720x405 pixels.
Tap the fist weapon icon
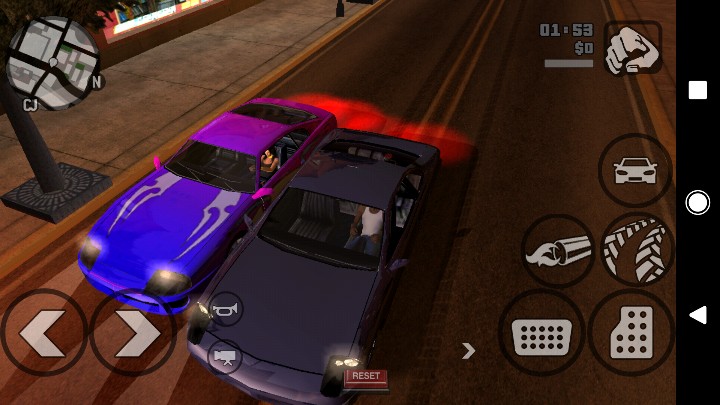633,49
